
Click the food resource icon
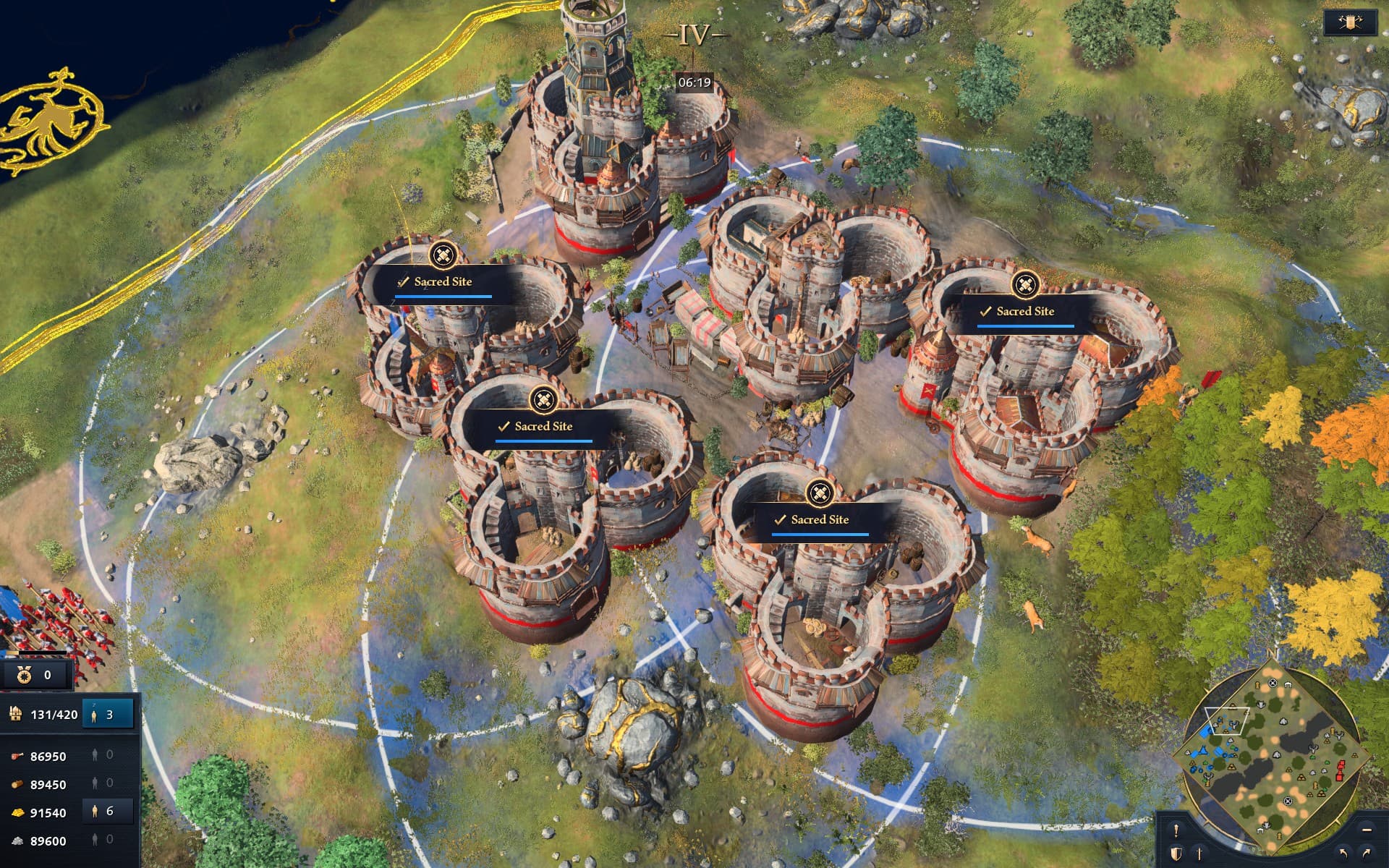(17, 756)
